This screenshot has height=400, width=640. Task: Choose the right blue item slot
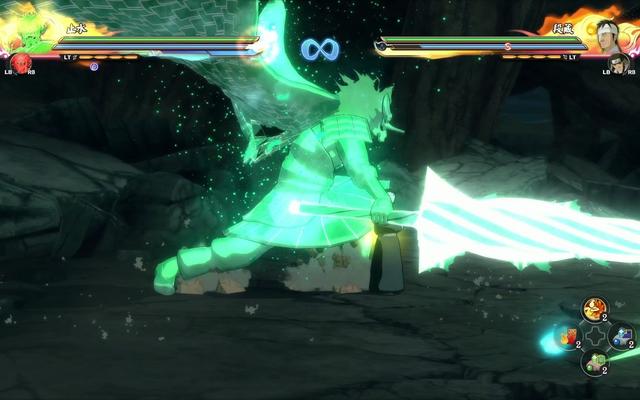tap(621, 336)
